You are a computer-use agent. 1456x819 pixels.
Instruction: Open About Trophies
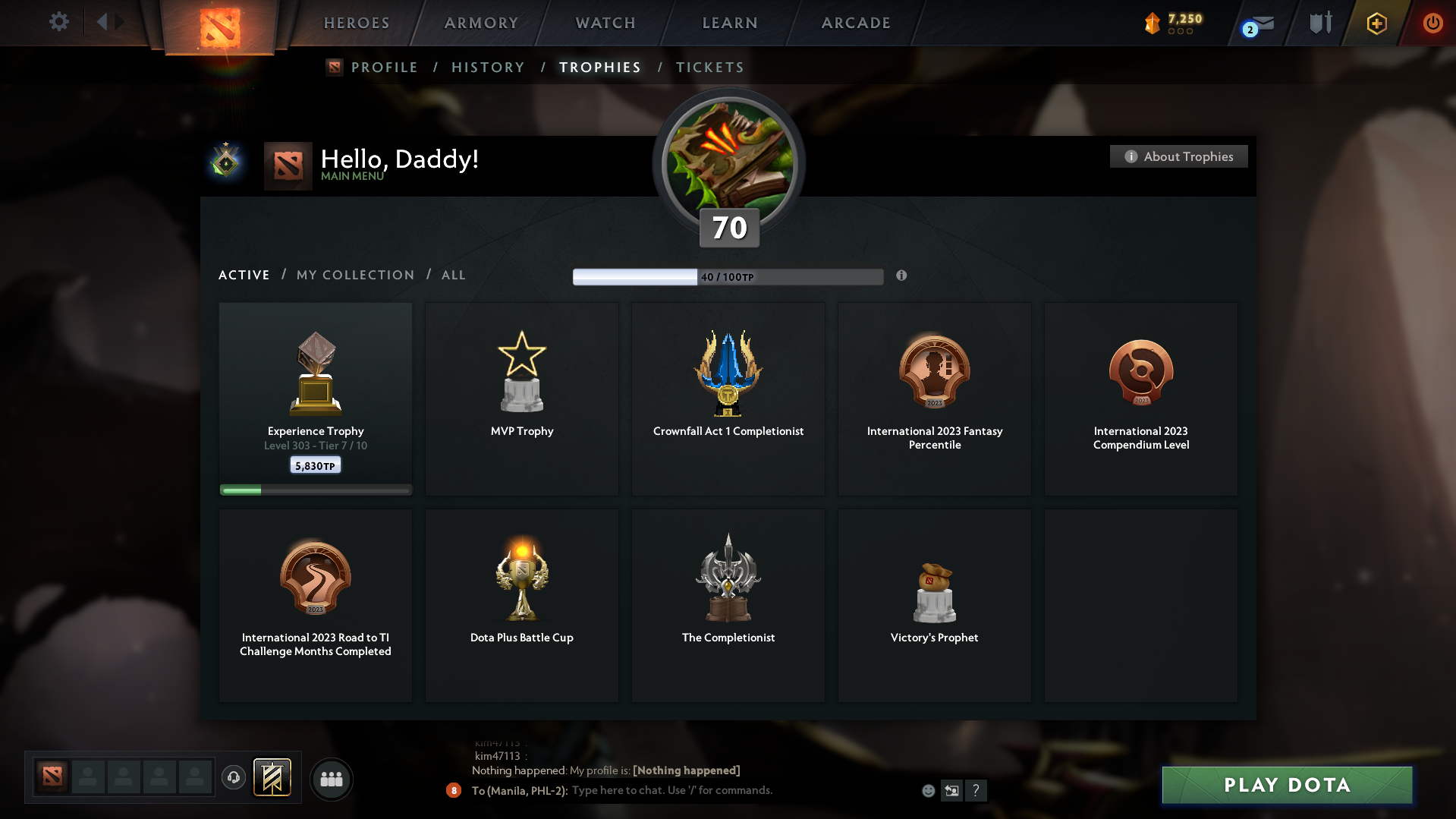[x=1178, y=156]
